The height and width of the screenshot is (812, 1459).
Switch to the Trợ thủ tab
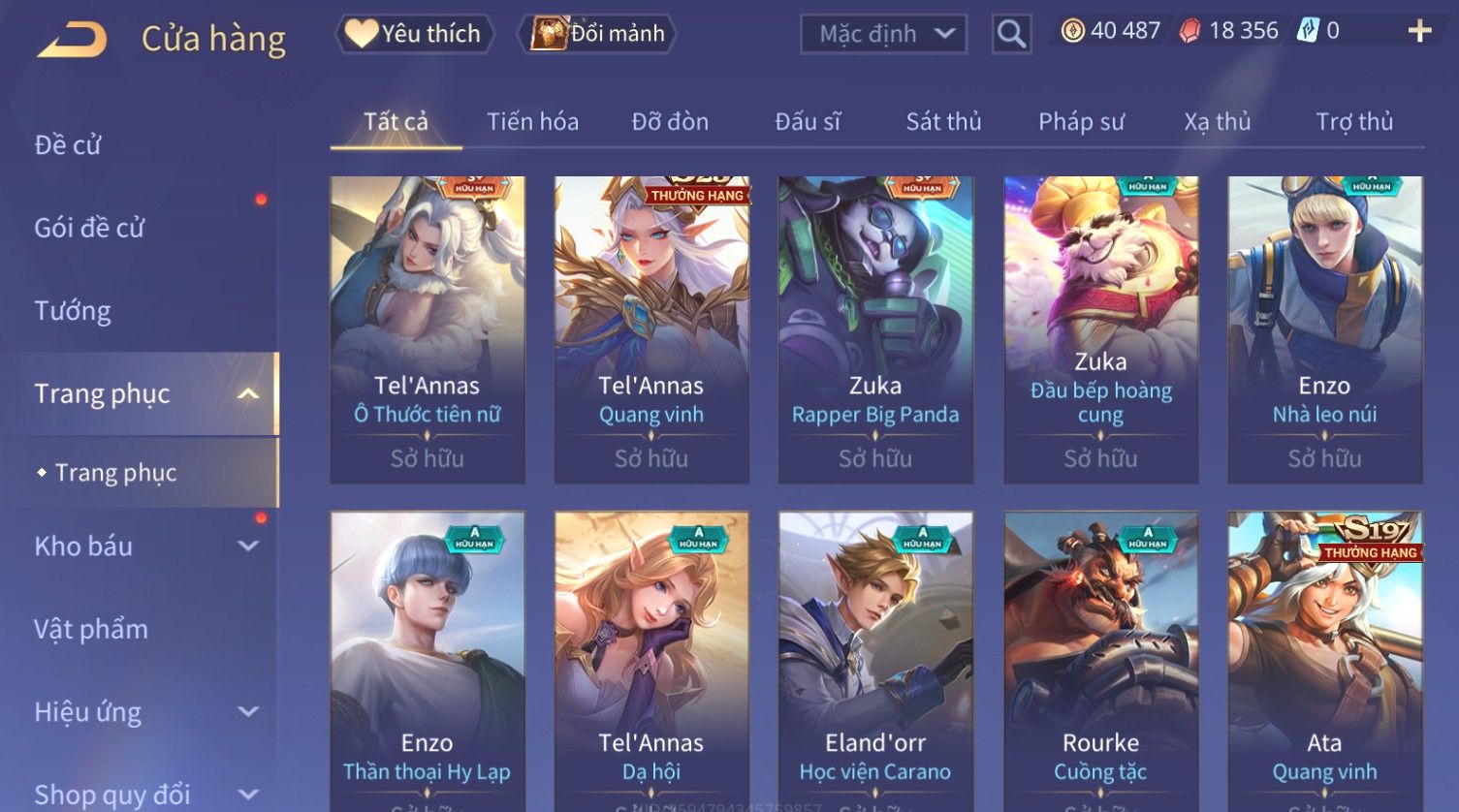click(x=1353, y=122)
